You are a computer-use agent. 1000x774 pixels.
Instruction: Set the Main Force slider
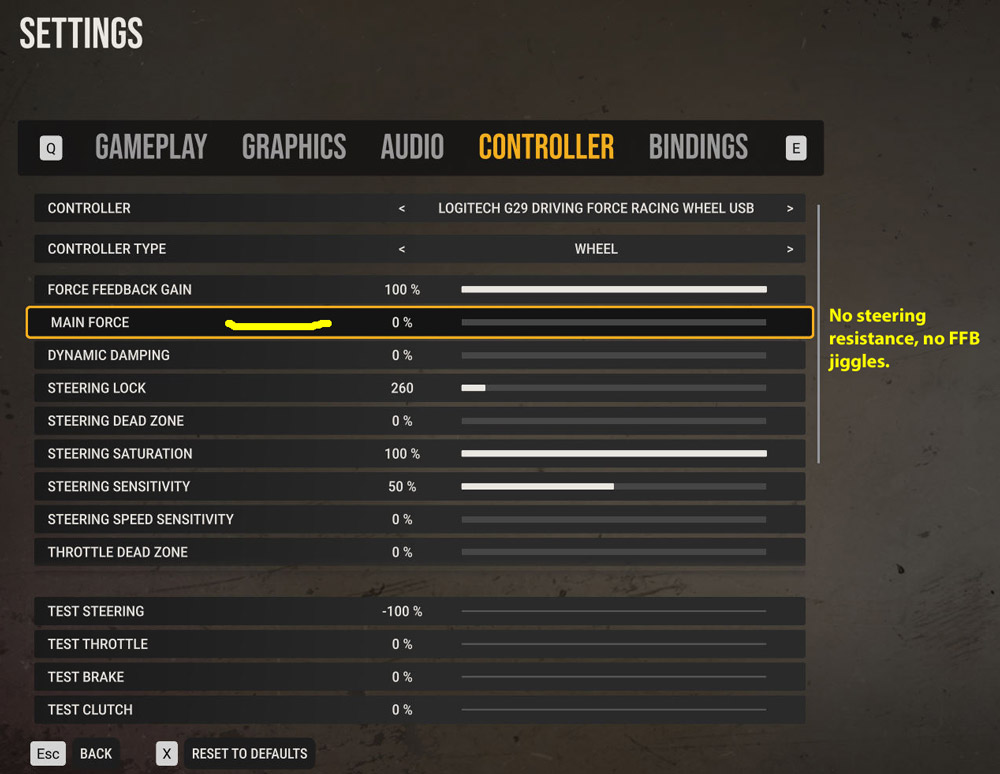click(613, 323)
